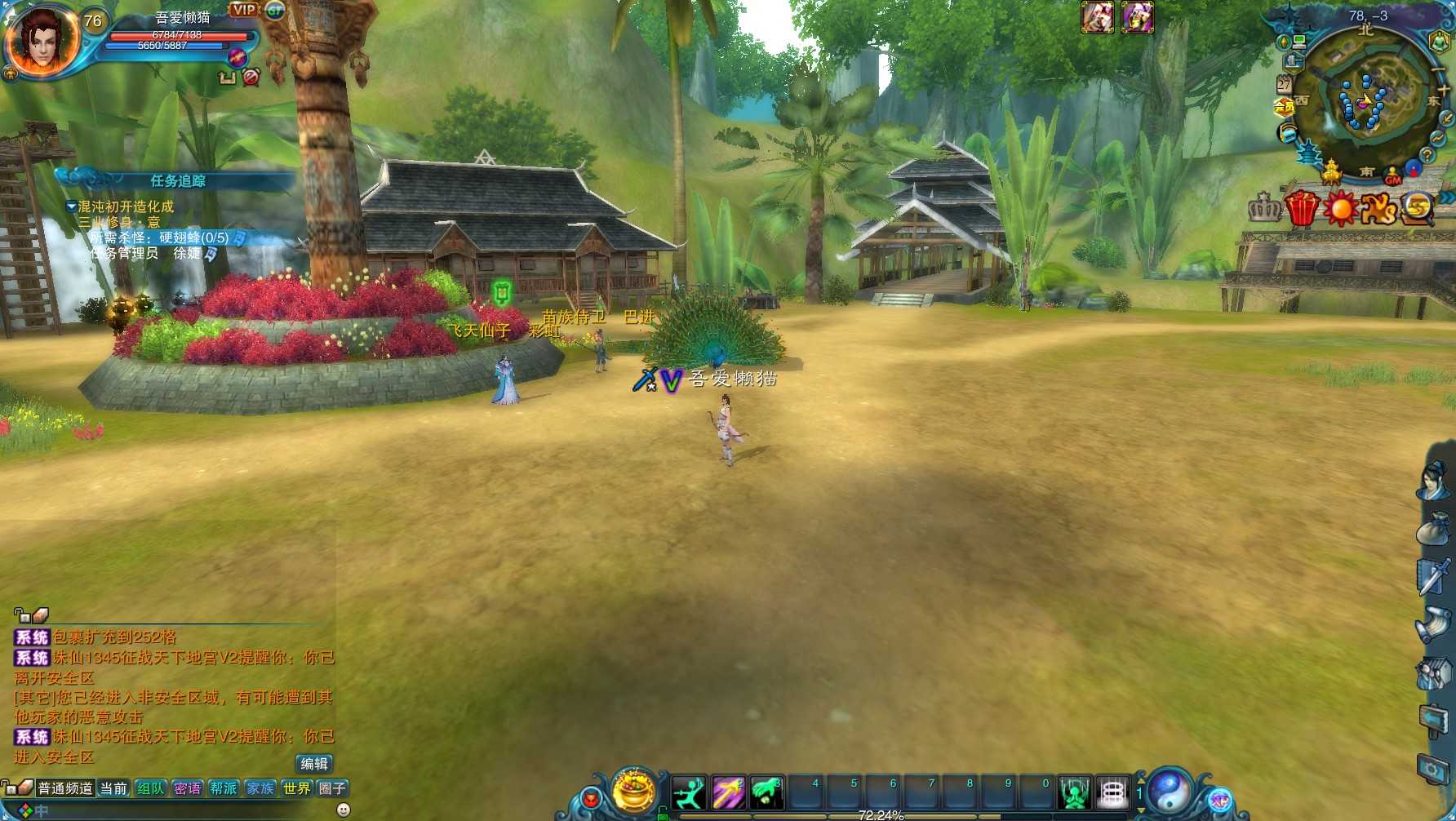The image size is (1456, 821).
Task: Activate the green meditation skill icon
Action: (x=1074, y=792)
